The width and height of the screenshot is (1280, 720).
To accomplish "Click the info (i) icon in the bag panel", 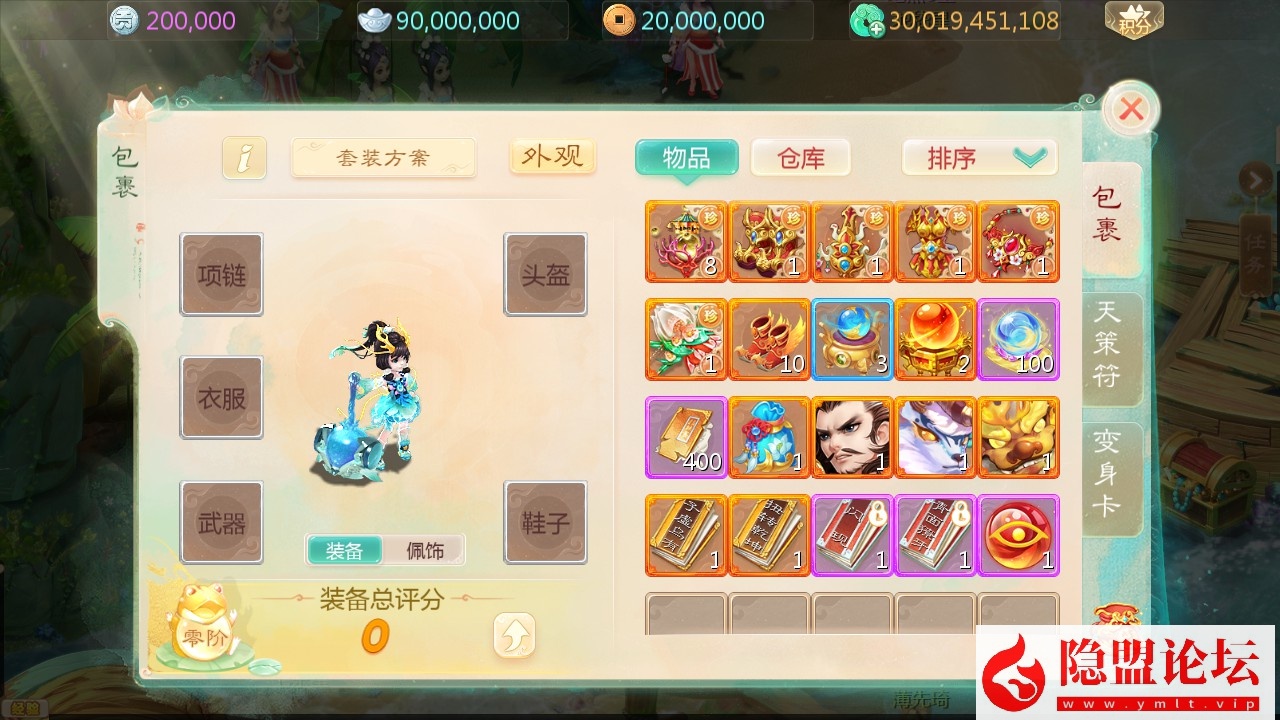I will [x=244, y=157].
